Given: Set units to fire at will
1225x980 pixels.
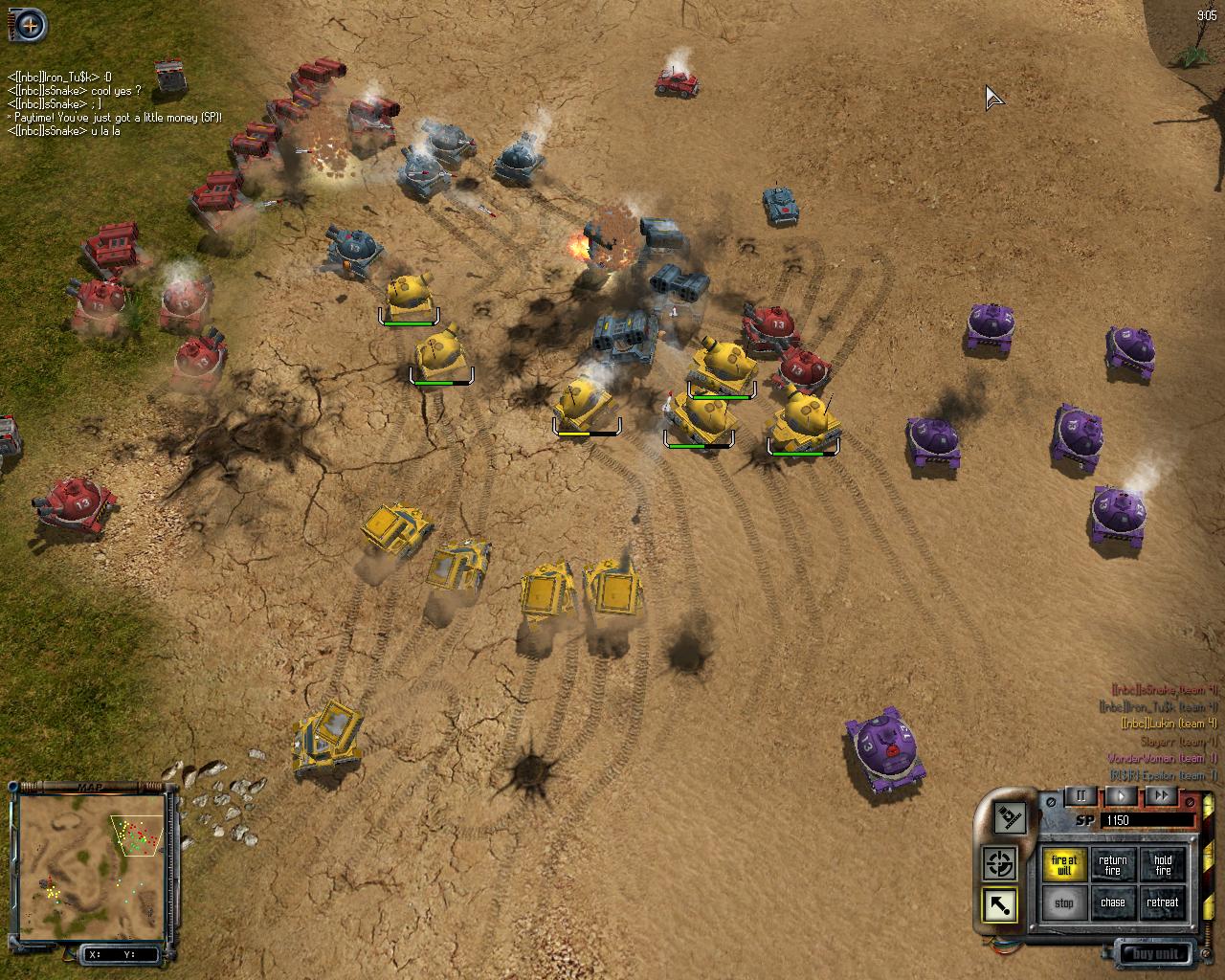Looking at the screenshot, I should click(1063, 865).
